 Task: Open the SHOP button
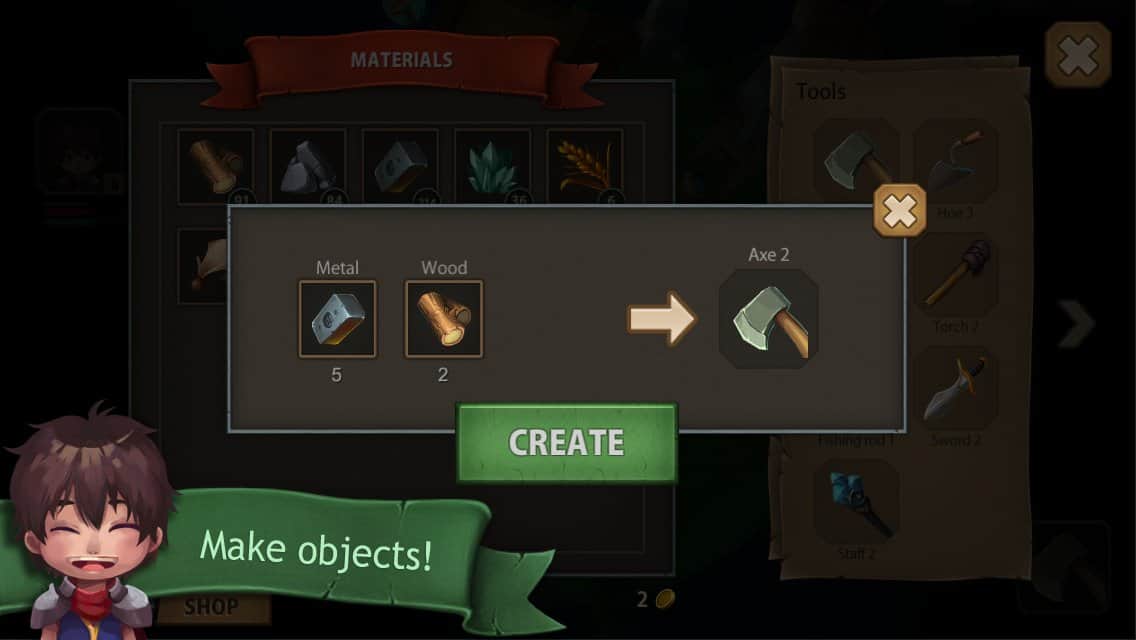(x=212, y=606)
